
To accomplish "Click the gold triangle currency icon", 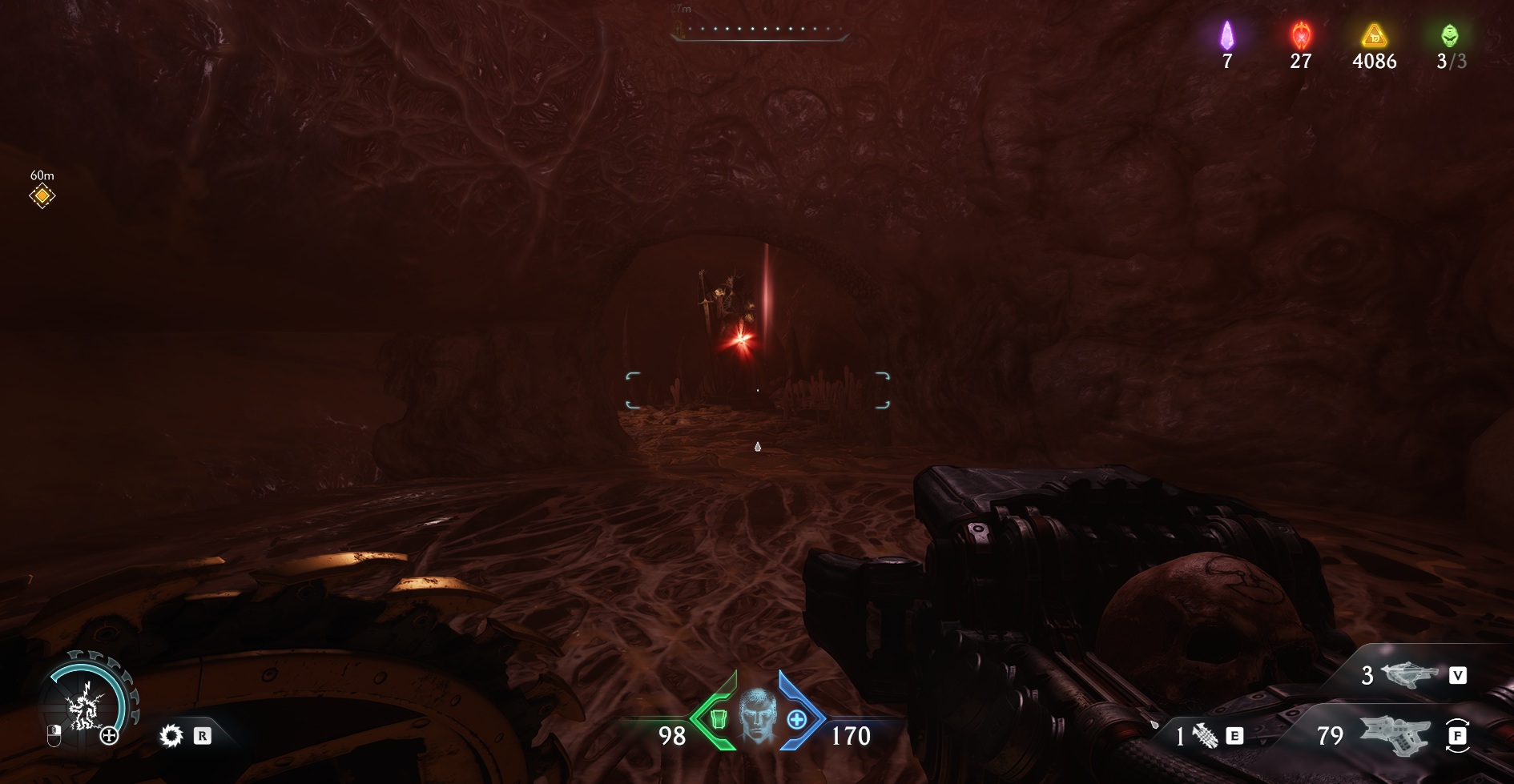I will click(1375, 36).
